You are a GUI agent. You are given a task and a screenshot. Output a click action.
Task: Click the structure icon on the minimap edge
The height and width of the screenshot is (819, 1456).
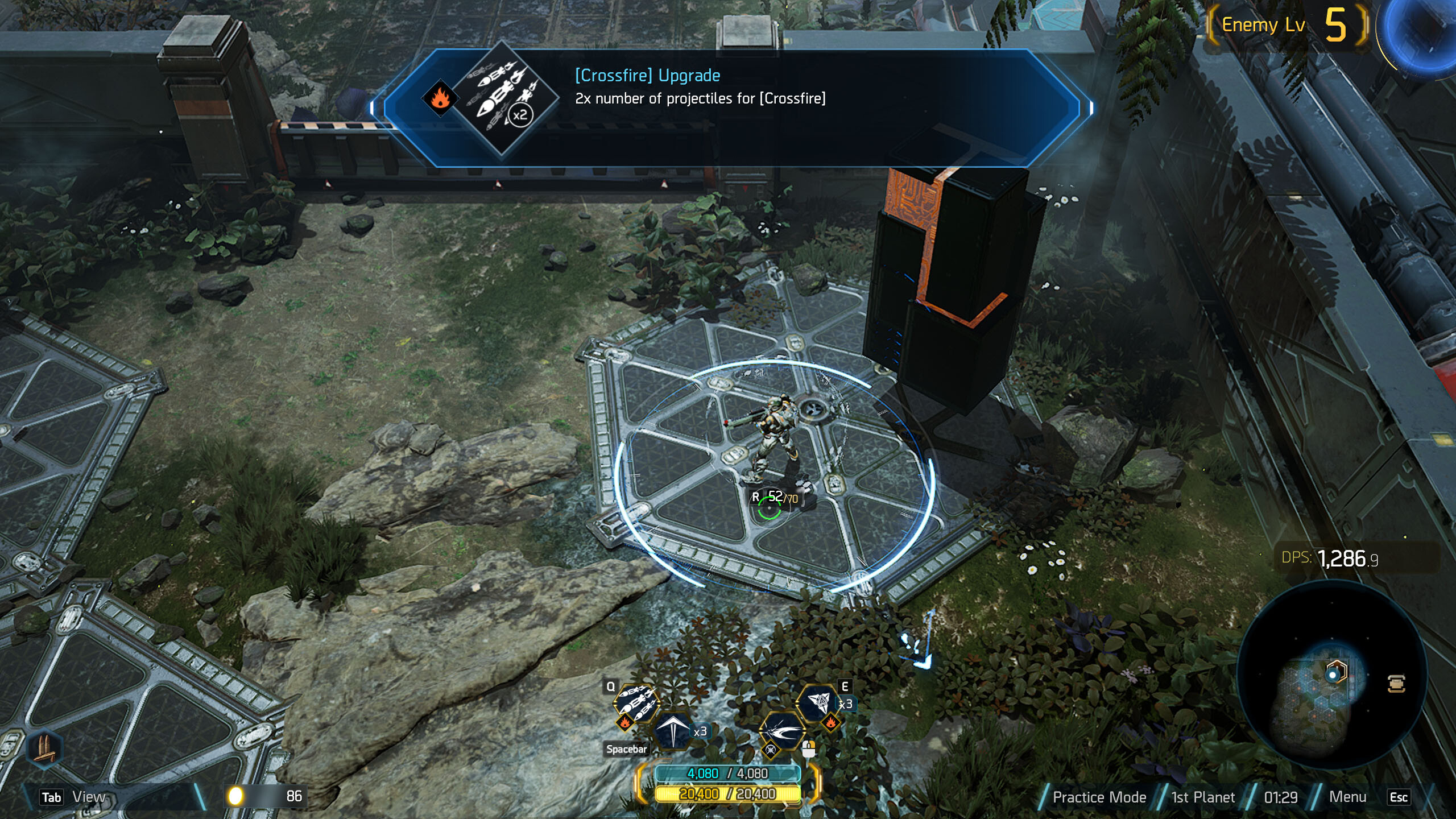tap(1397, 684)
